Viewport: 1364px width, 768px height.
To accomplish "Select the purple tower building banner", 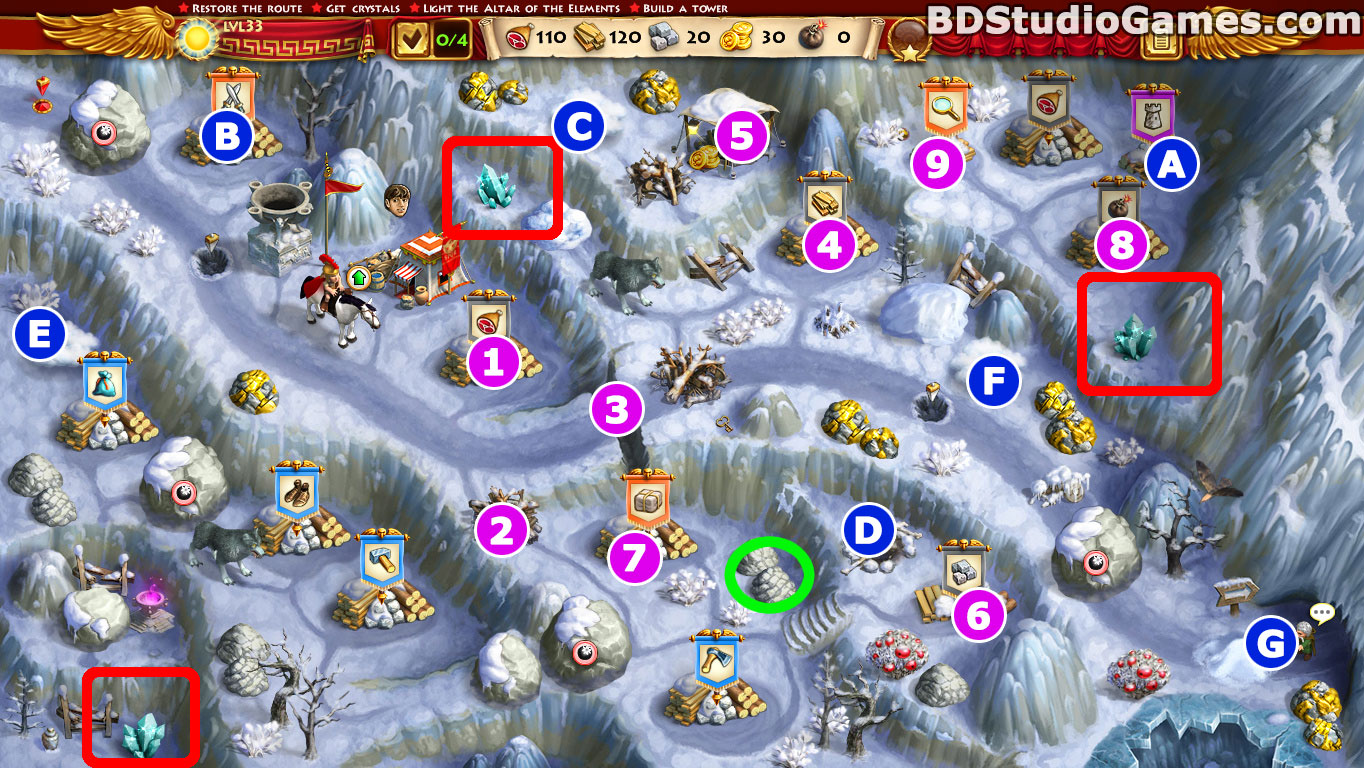I will point(1150,112).
